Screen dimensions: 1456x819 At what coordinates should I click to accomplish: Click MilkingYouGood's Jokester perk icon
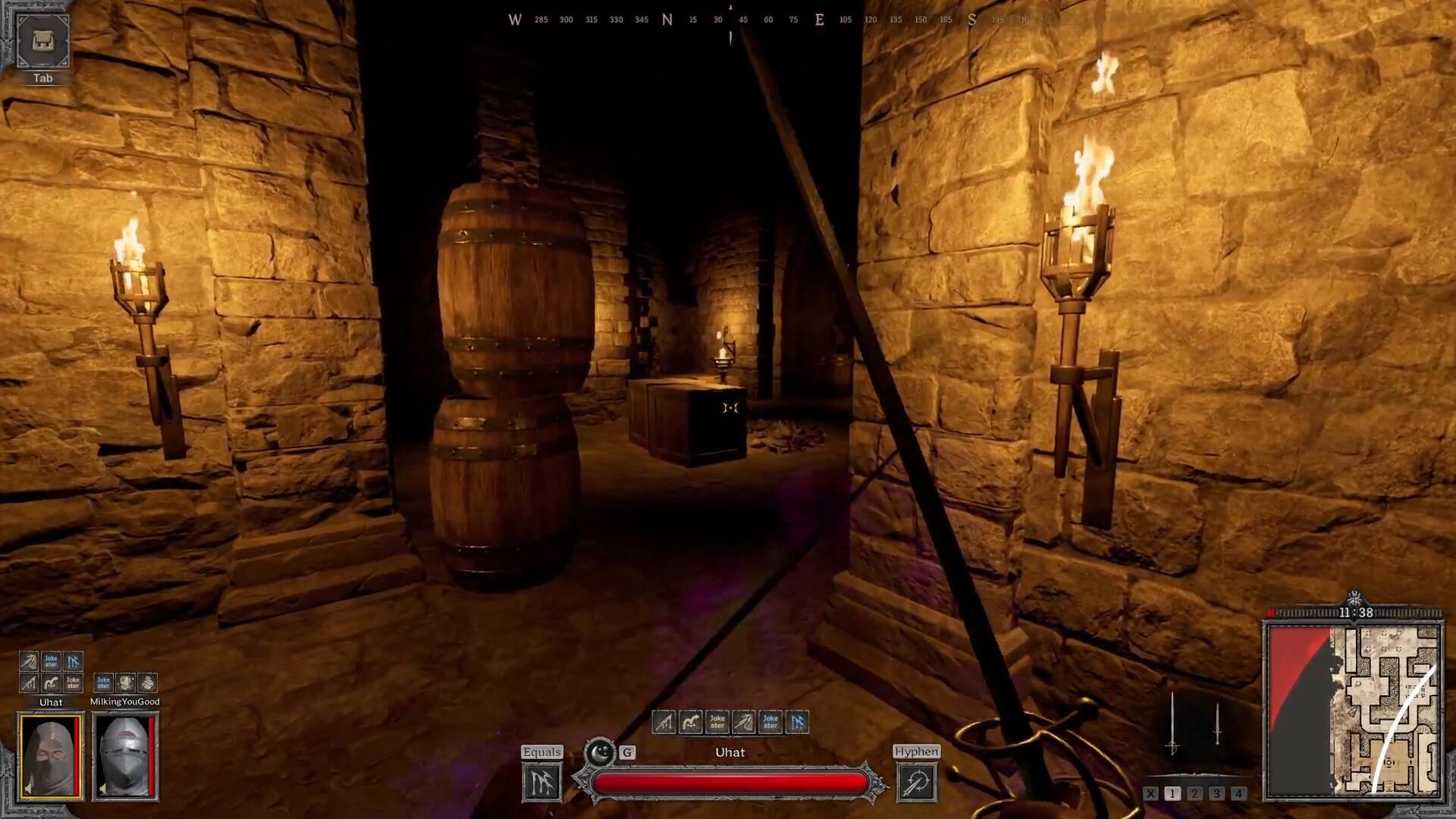click(104, 682)
